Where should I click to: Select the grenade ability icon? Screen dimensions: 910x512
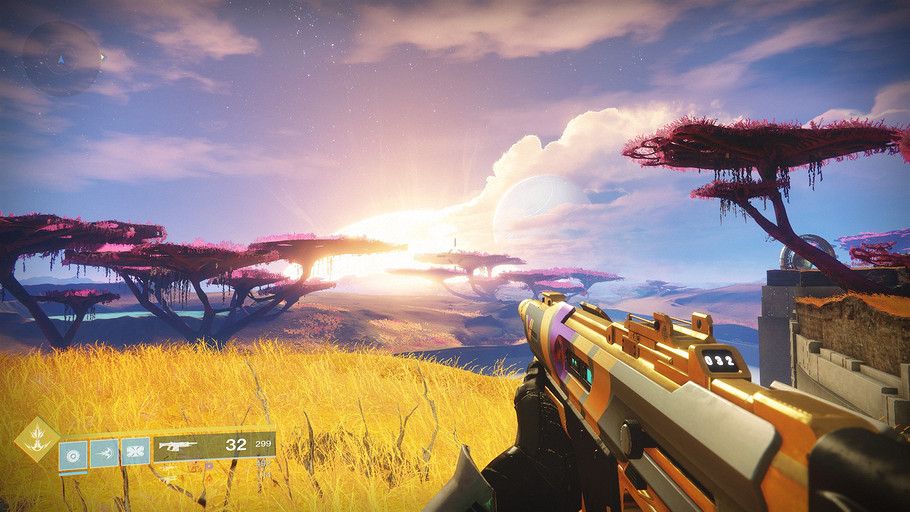pos(73,453)
